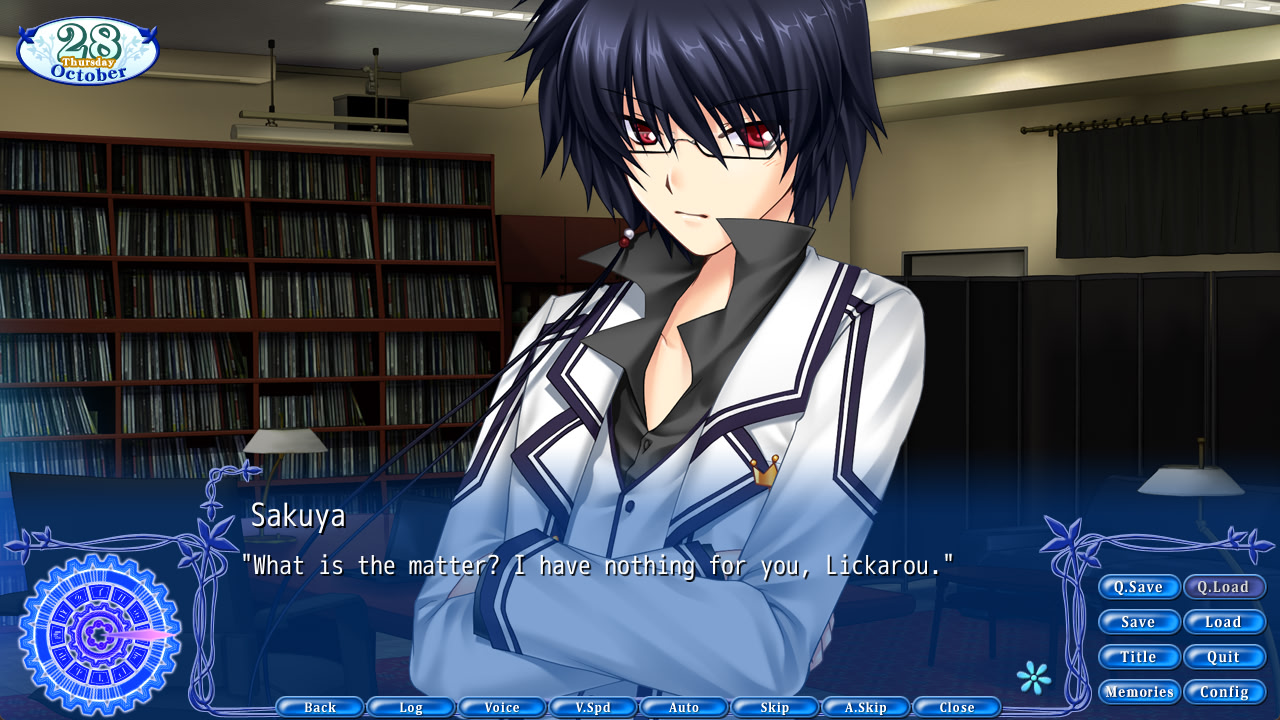Open the message Log
Image resolution: width=1280 pixels, height=720 pixels.
(410, 707)
